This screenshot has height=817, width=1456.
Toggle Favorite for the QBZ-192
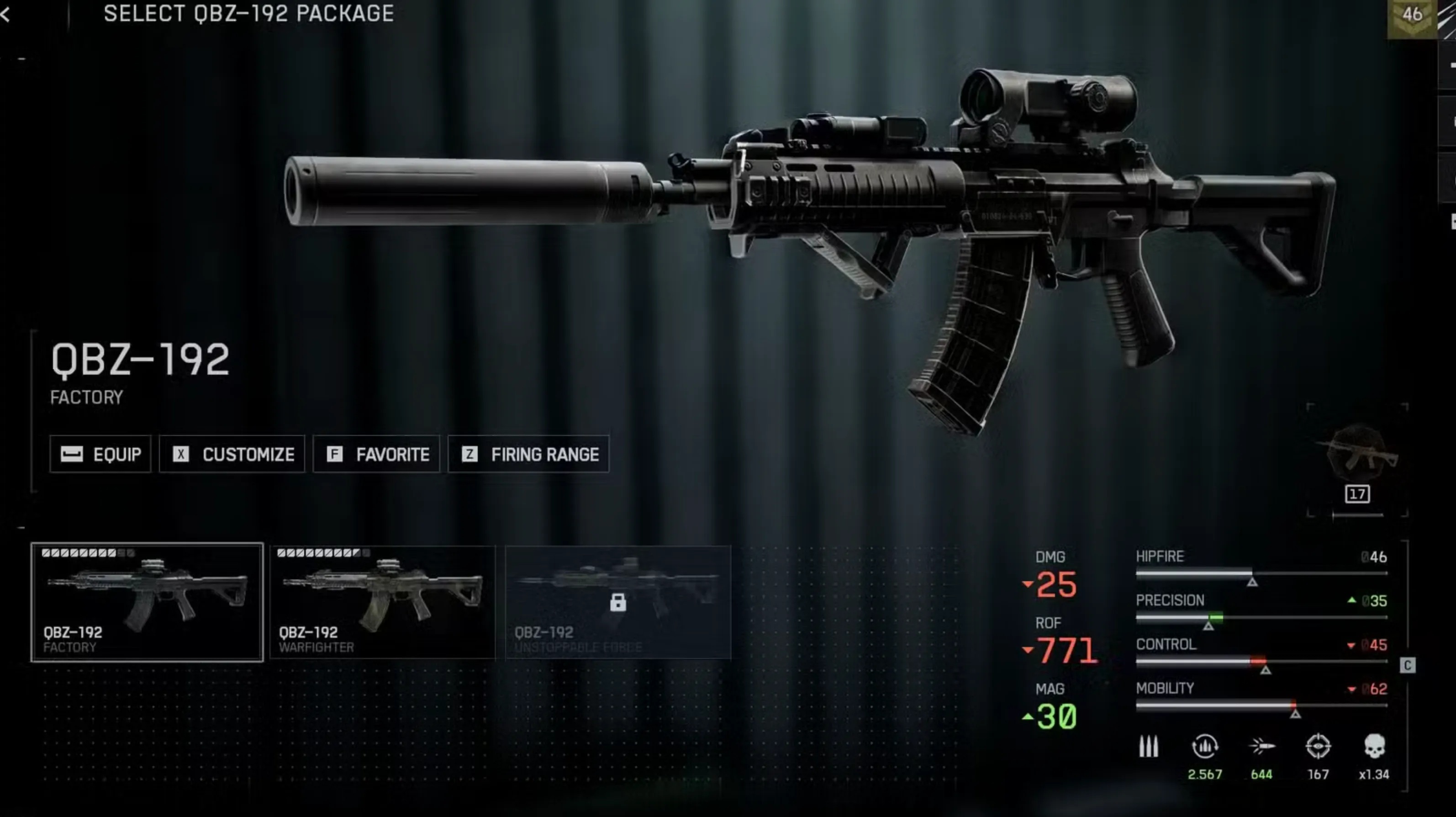376,454
